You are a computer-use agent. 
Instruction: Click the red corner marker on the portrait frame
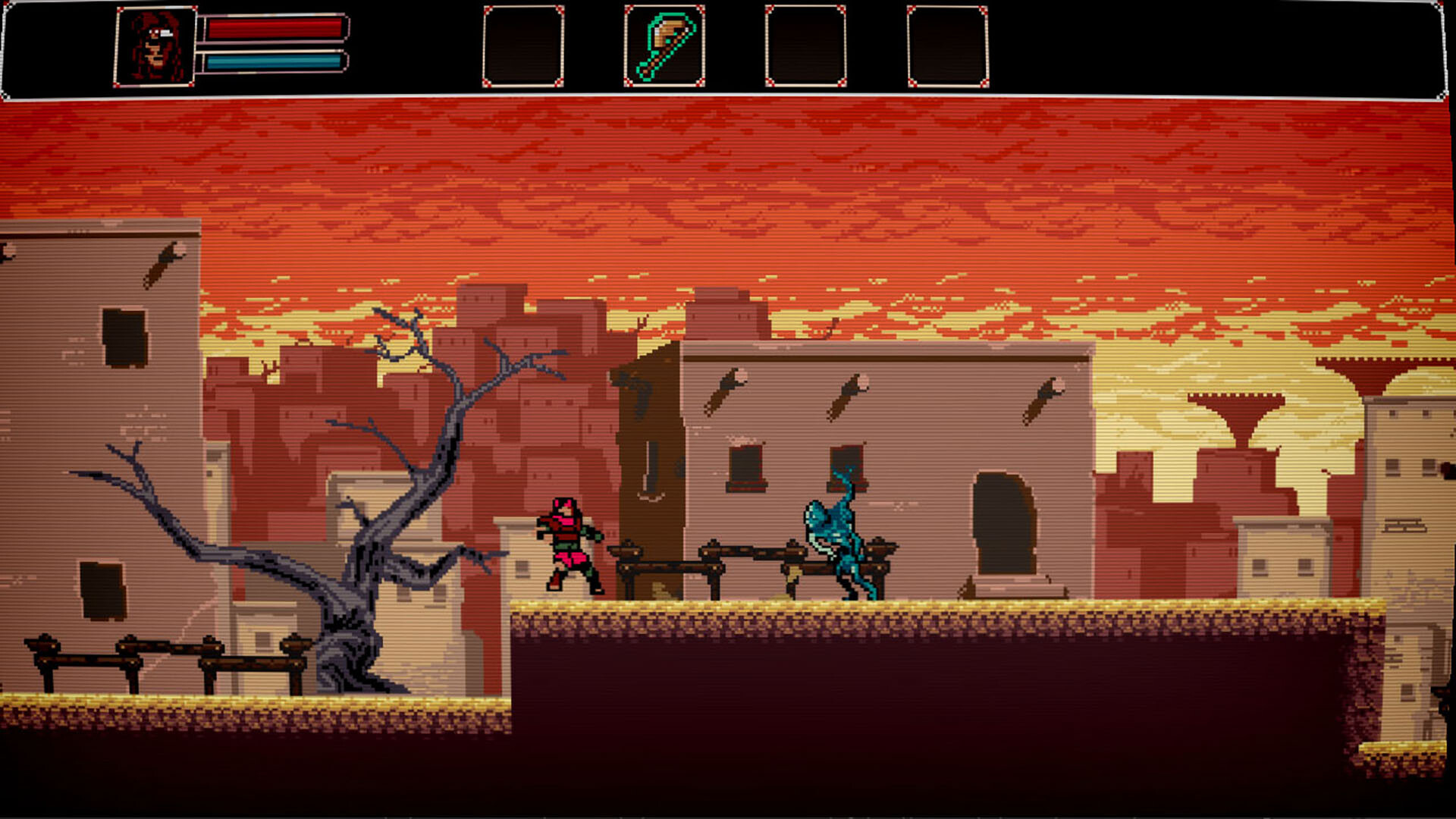(120, 11)
